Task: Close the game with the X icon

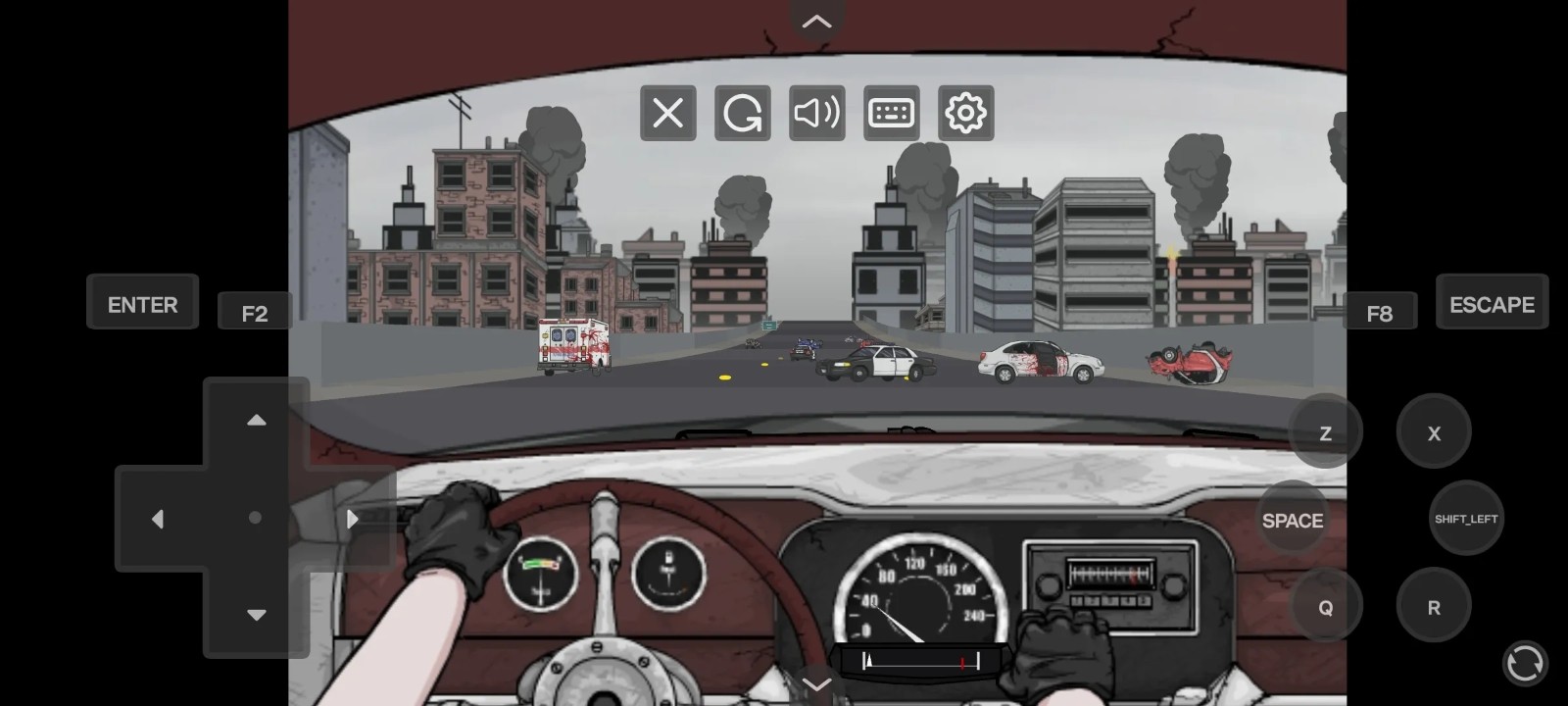Action: (667, 113)
